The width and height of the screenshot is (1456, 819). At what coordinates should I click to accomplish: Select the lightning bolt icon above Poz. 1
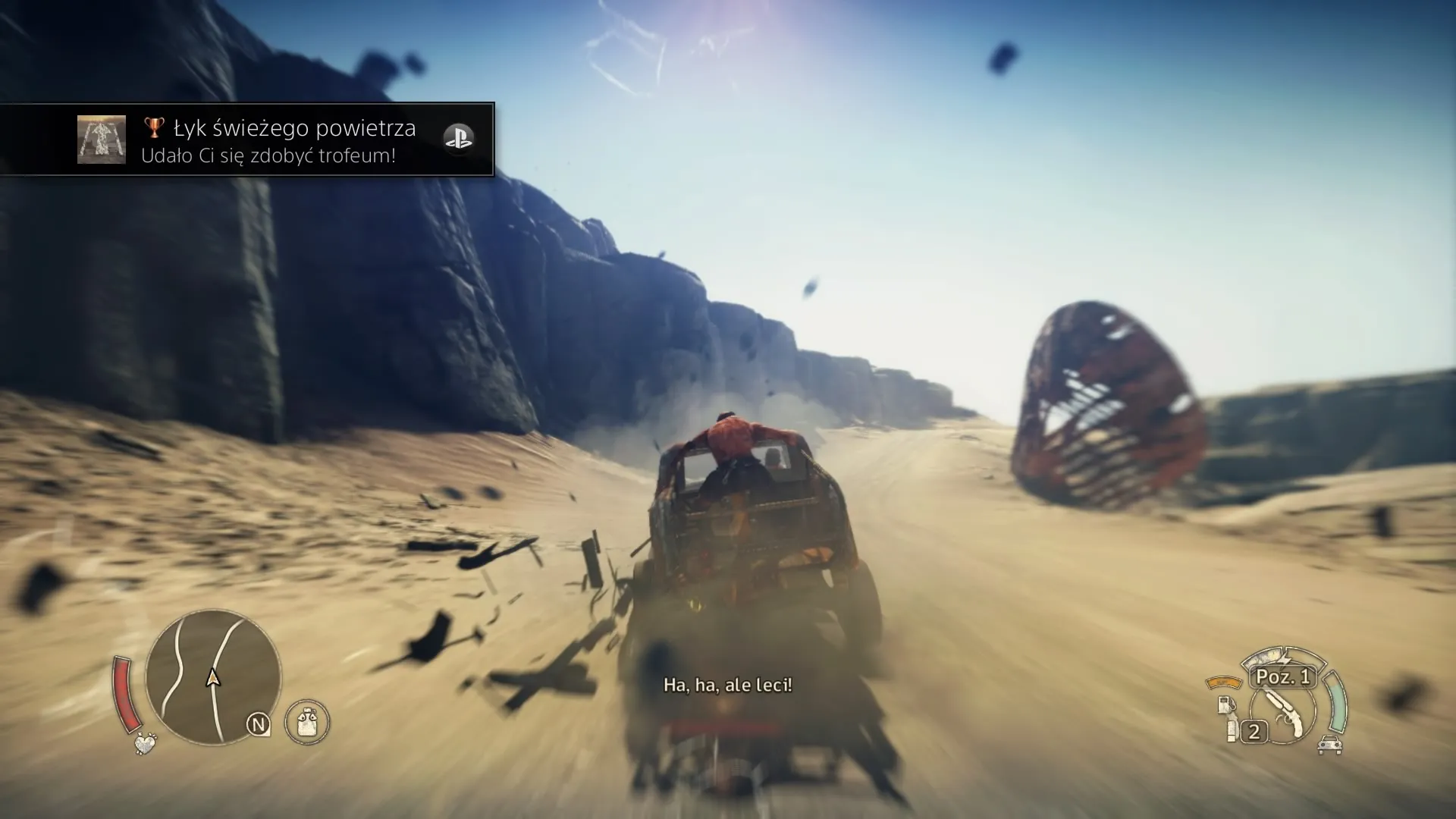click(x=1285, y=659)
